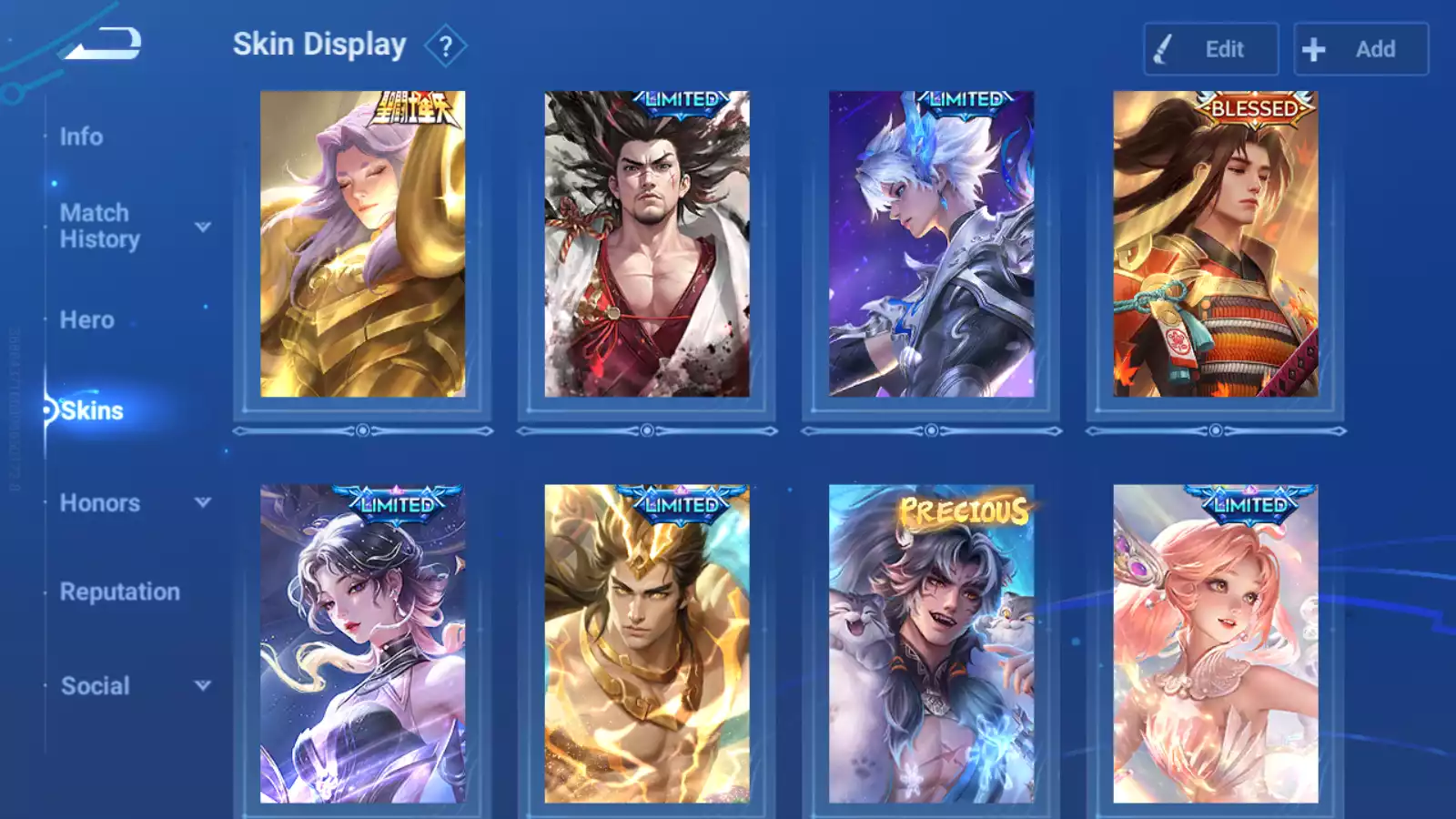Add a new skin to display
1456x819 pixels.
1360,49
